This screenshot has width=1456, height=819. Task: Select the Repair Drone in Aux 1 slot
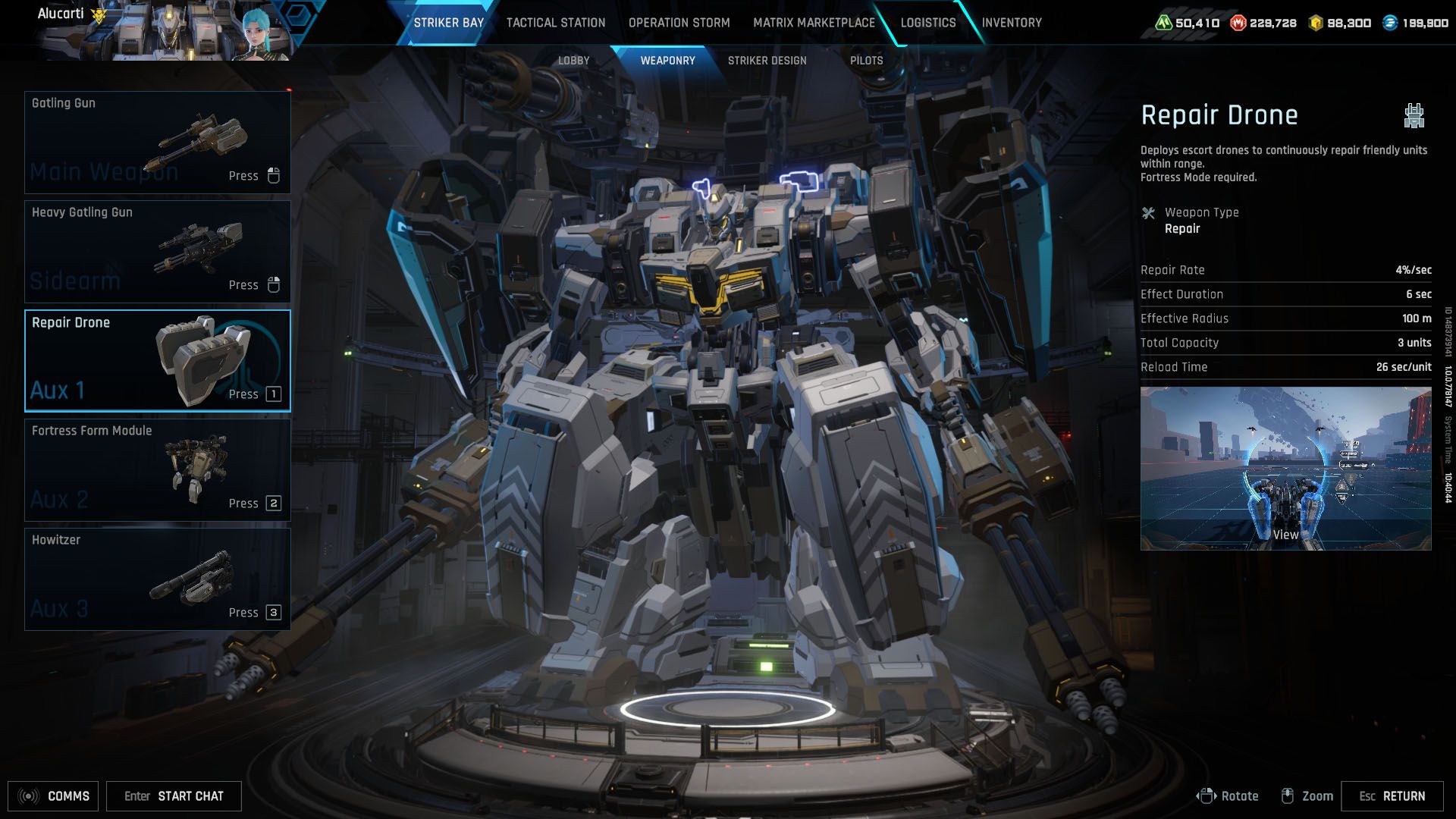pyautogui.click(x=156, y=360)
